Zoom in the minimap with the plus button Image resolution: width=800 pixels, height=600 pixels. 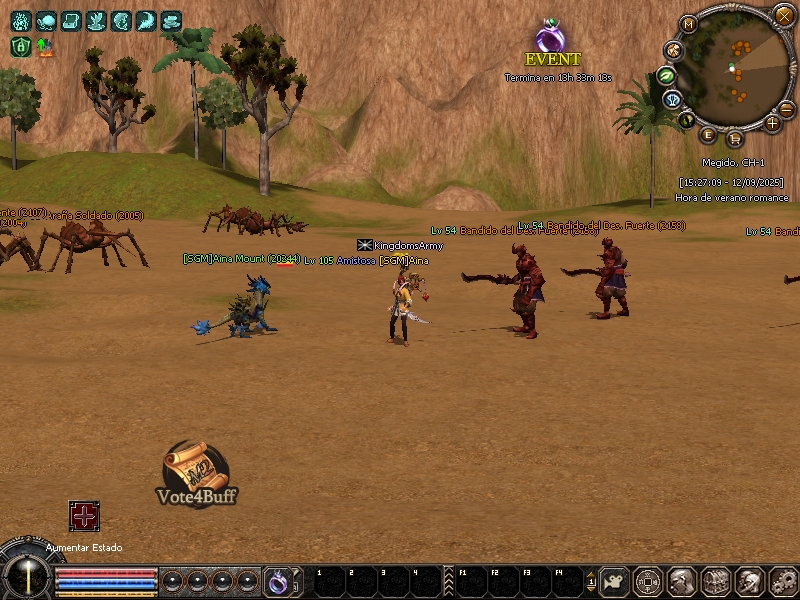tap(772, 123)
